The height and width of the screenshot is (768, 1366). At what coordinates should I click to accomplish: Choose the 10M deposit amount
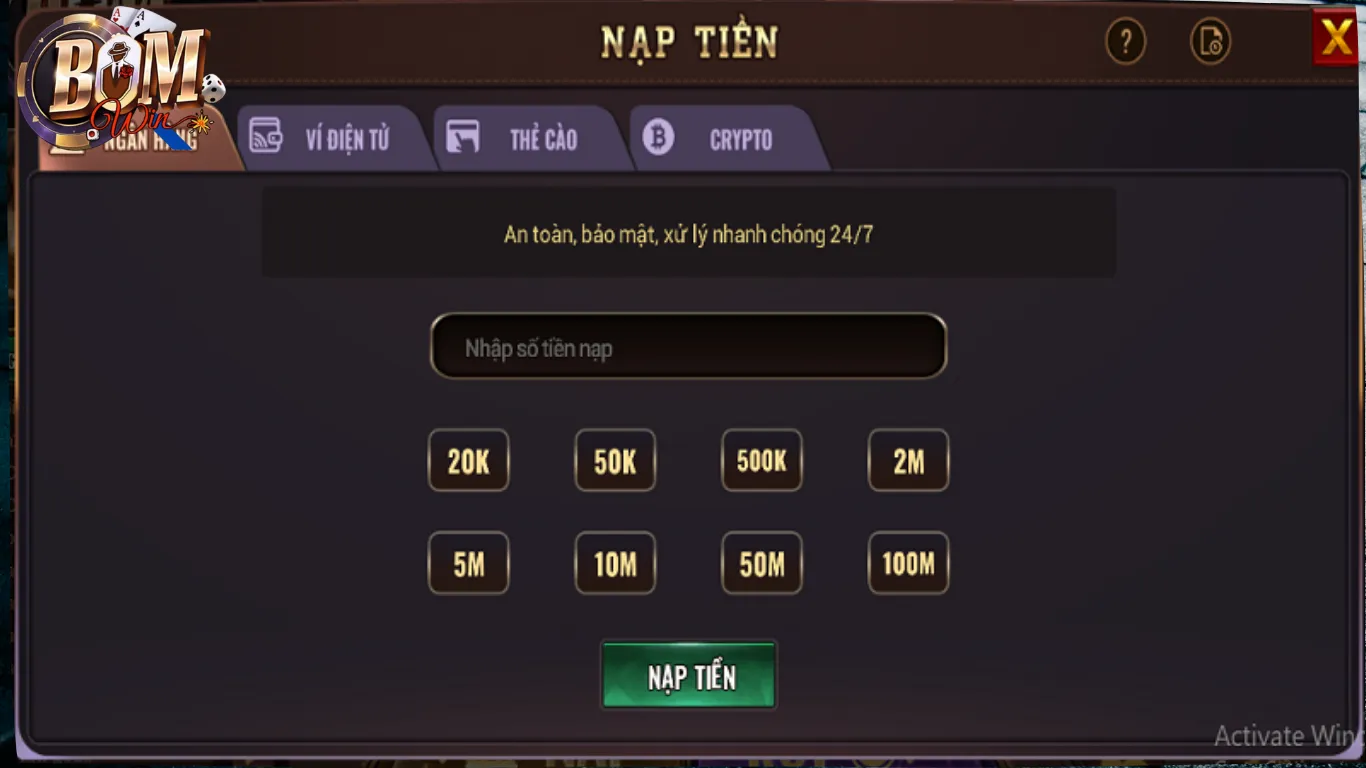click(615, 563)
